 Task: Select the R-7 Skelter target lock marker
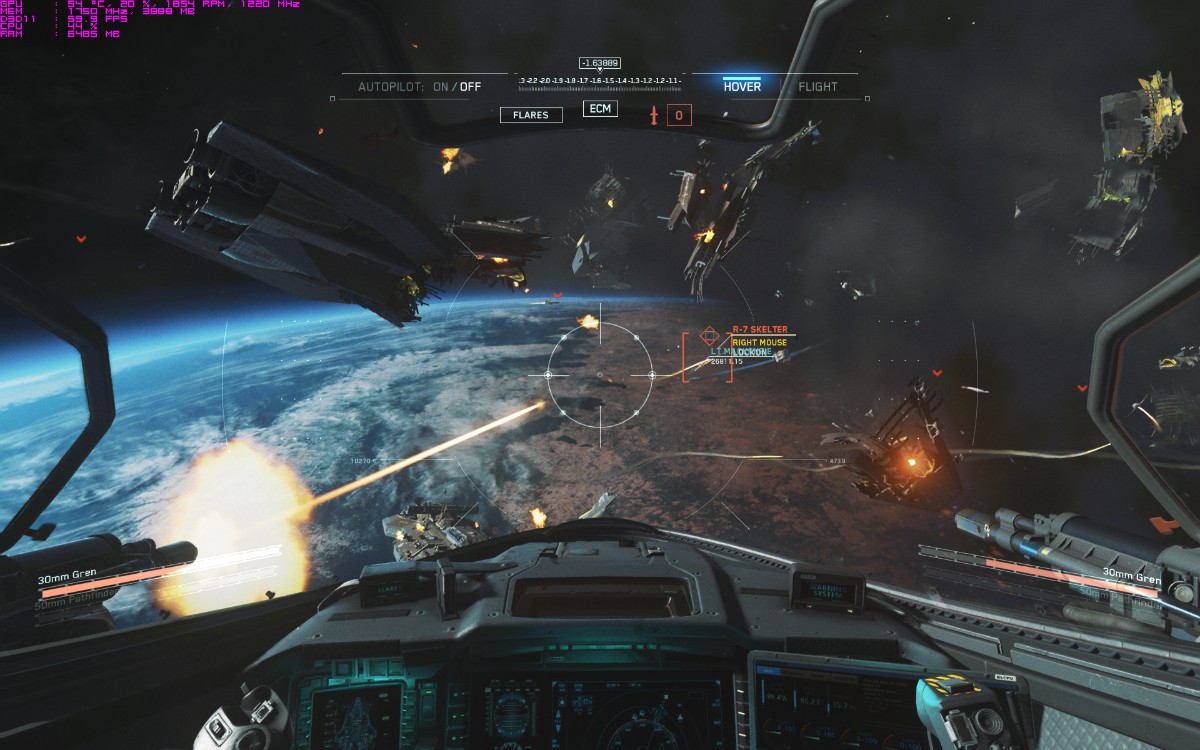[709, 335]
